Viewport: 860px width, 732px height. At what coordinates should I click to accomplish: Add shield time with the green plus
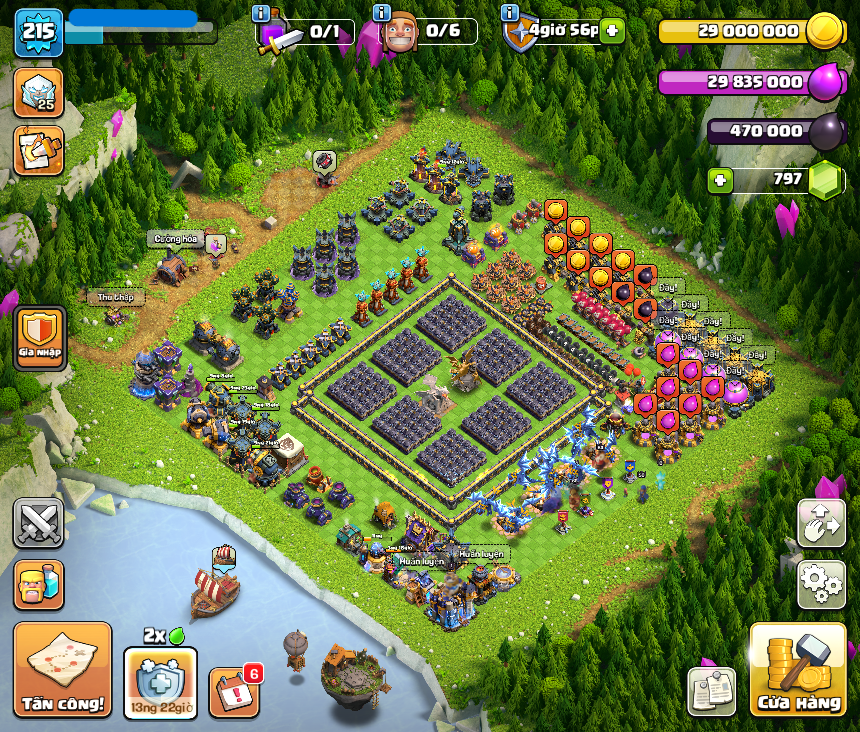[x=612, y=31]
